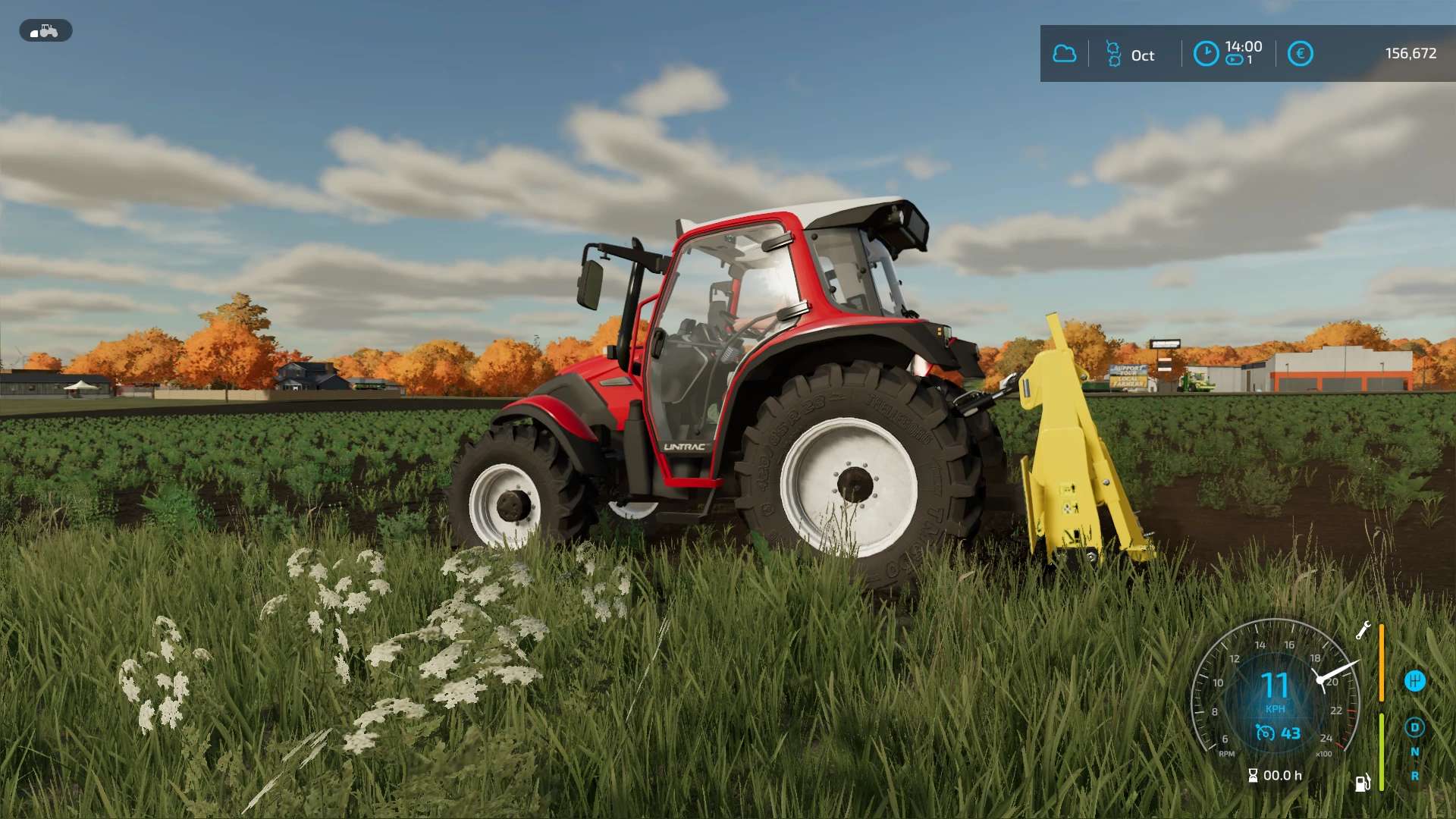Select the October season calendar icon
The width and height of the screenshot is (1456, 819).
(x=1113, y=54)
